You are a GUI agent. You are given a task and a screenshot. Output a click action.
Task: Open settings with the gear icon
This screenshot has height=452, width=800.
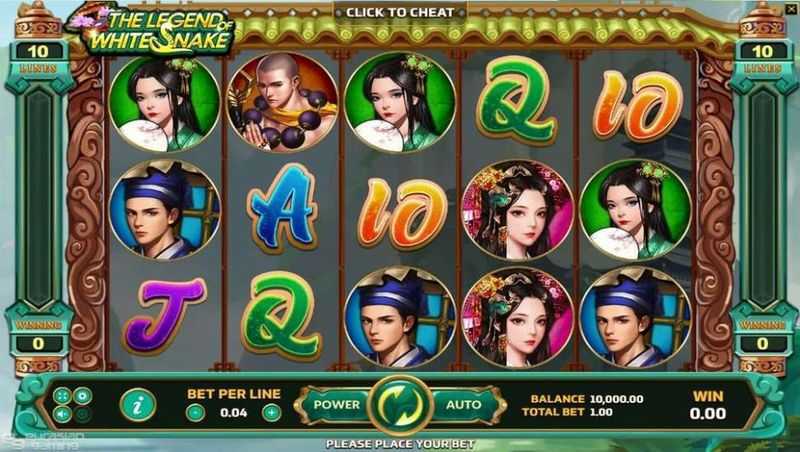coord(82,396)
